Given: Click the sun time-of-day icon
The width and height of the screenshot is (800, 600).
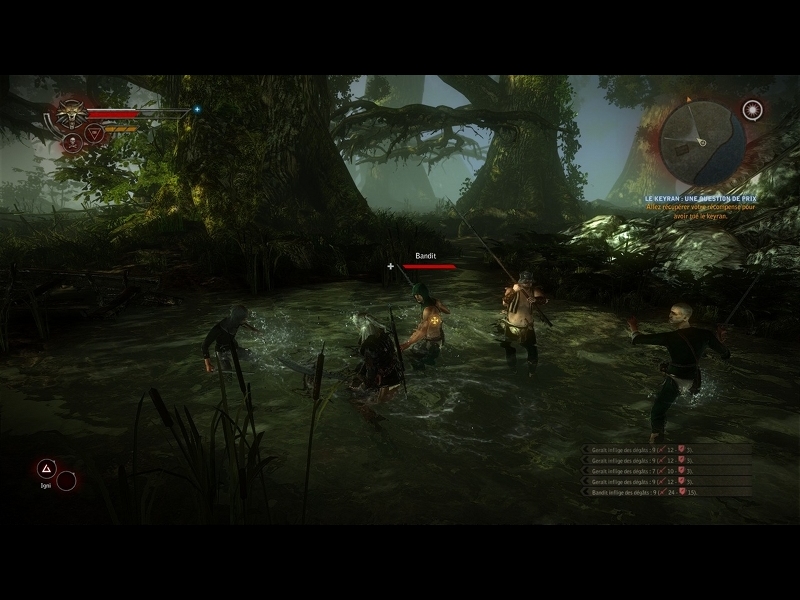Looking at the screenshot, I should click(752, 109).
